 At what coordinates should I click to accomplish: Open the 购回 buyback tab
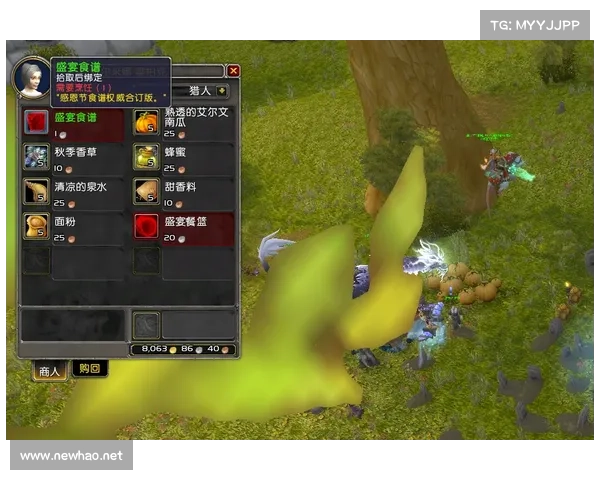click(89, 369)
